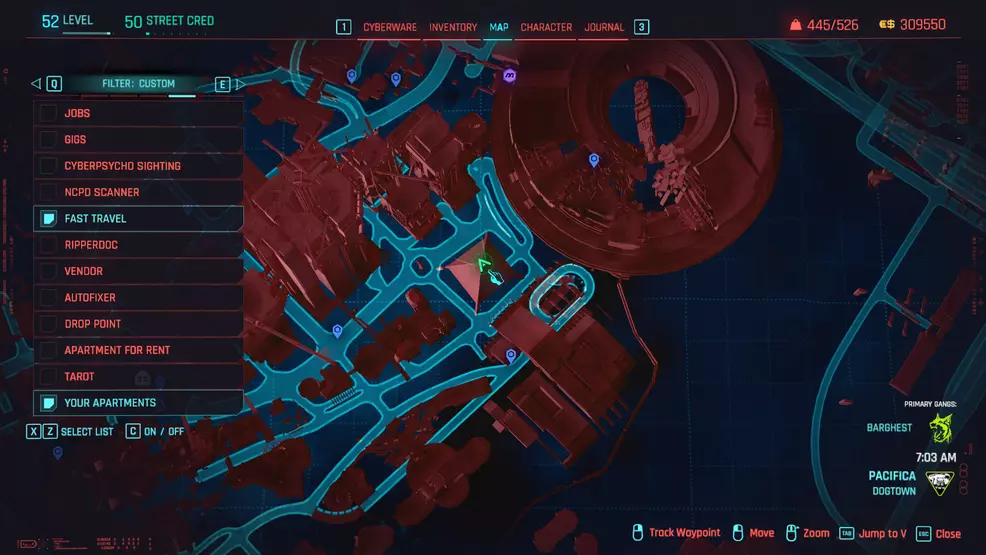Screen dimensions: 986x555
Task: Enable Apartment for Rent filter
Action: pyautogui.click(x=48, y=350)
